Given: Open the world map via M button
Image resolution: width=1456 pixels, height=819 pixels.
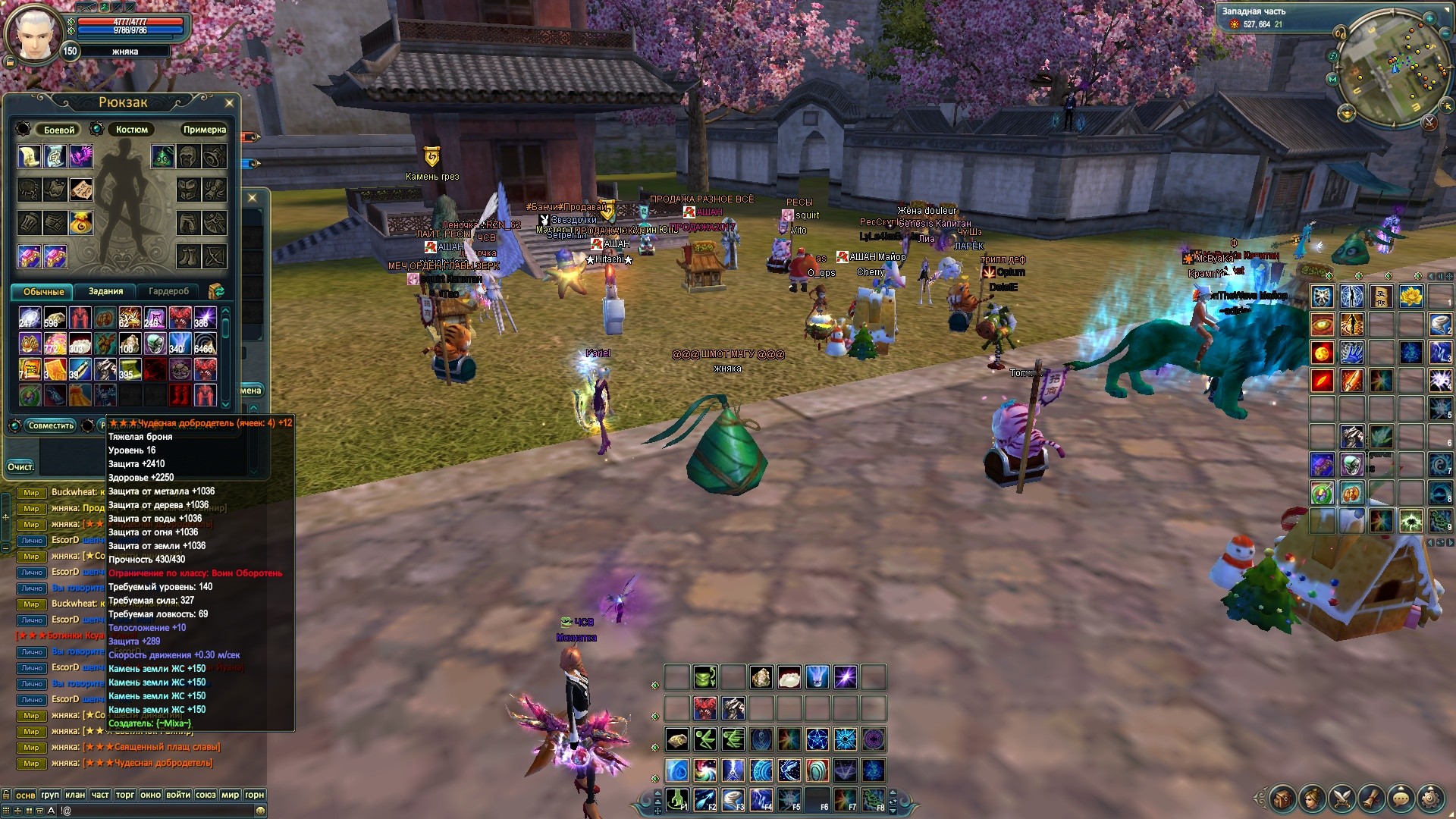Looking at the screenshot, I should pos(1332,79).
